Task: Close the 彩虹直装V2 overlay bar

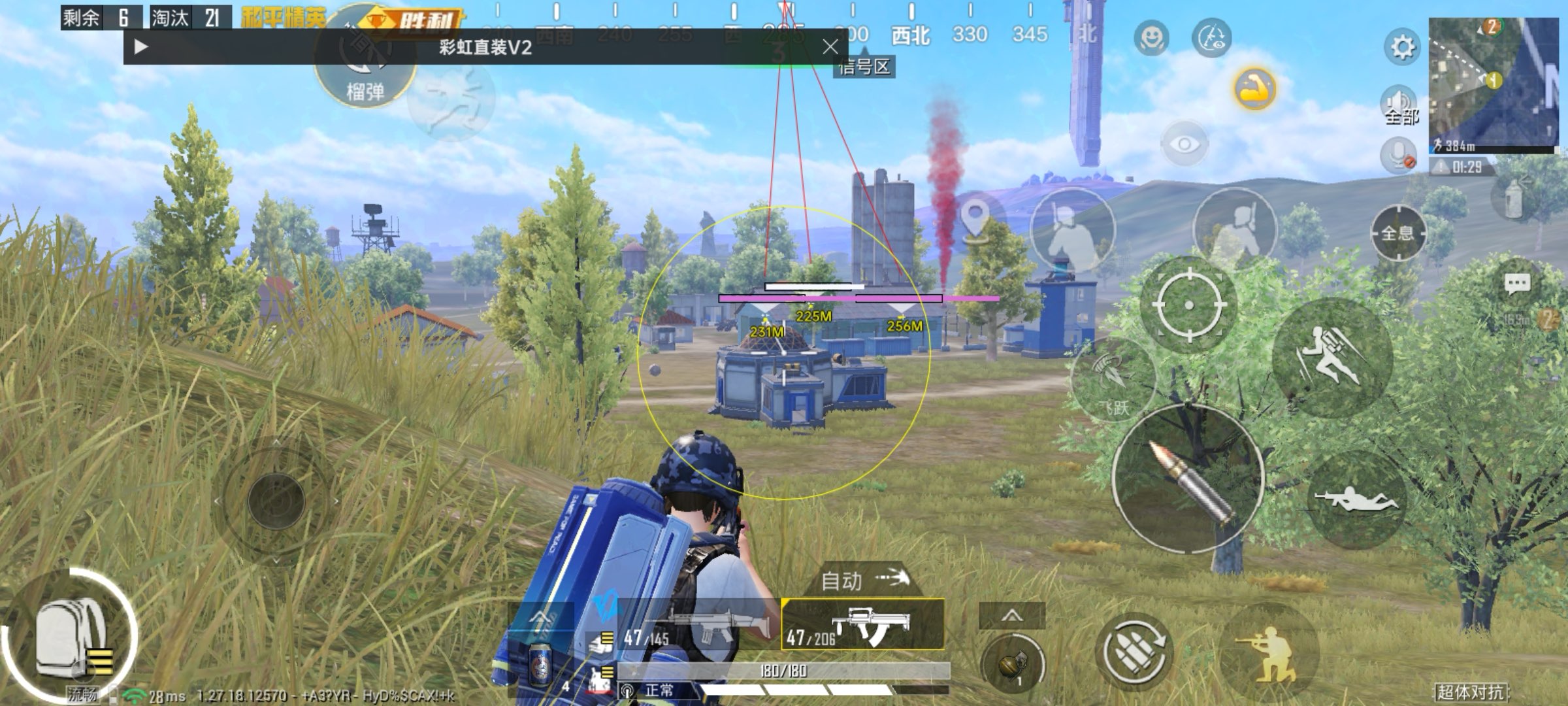Action: coord(830,47)
